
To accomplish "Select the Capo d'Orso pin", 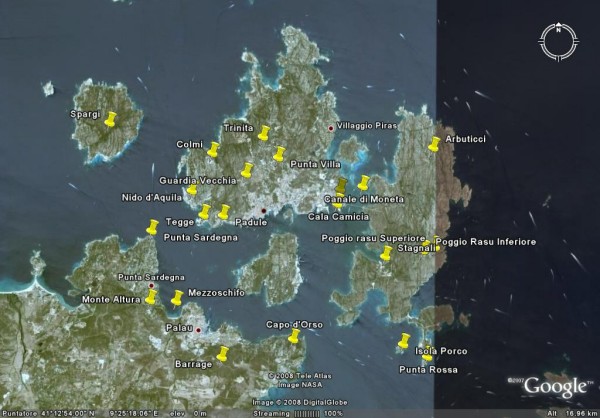I will [x=293, y=337].
